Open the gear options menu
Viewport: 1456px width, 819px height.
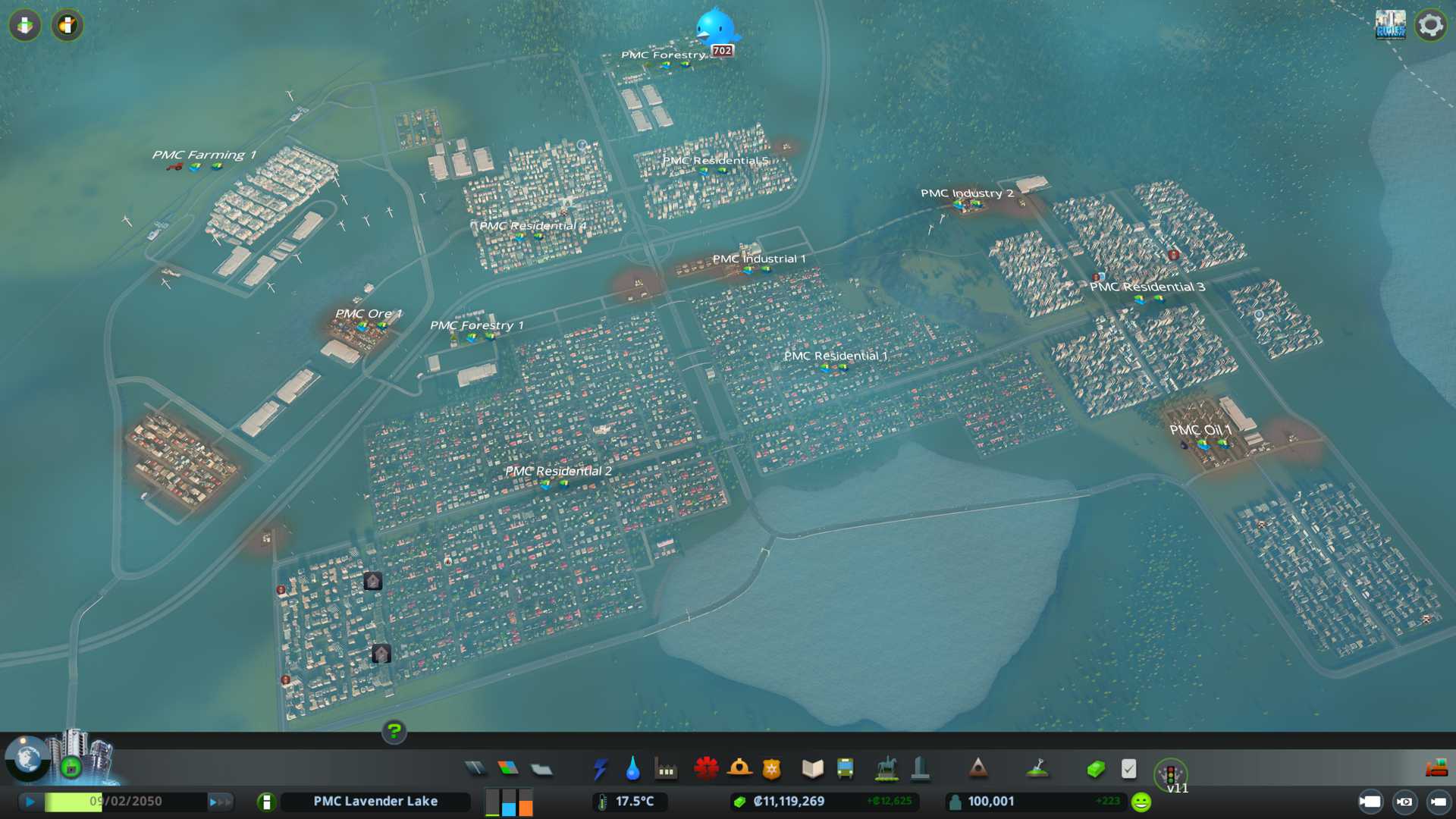(1430, 25)
